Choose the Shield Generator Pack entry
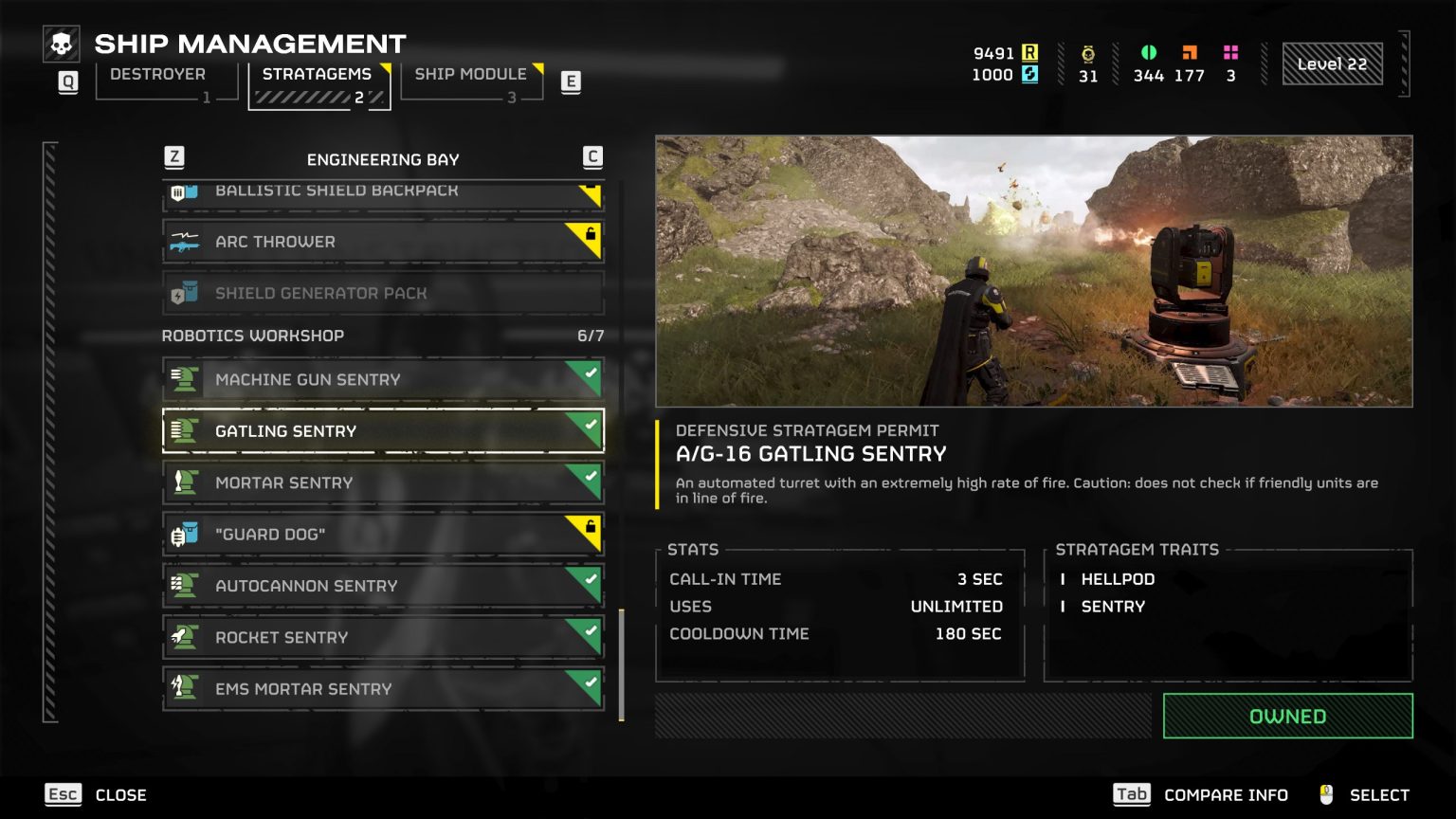1456x819 pixels. pyautogui.click(x=383, y=294)
